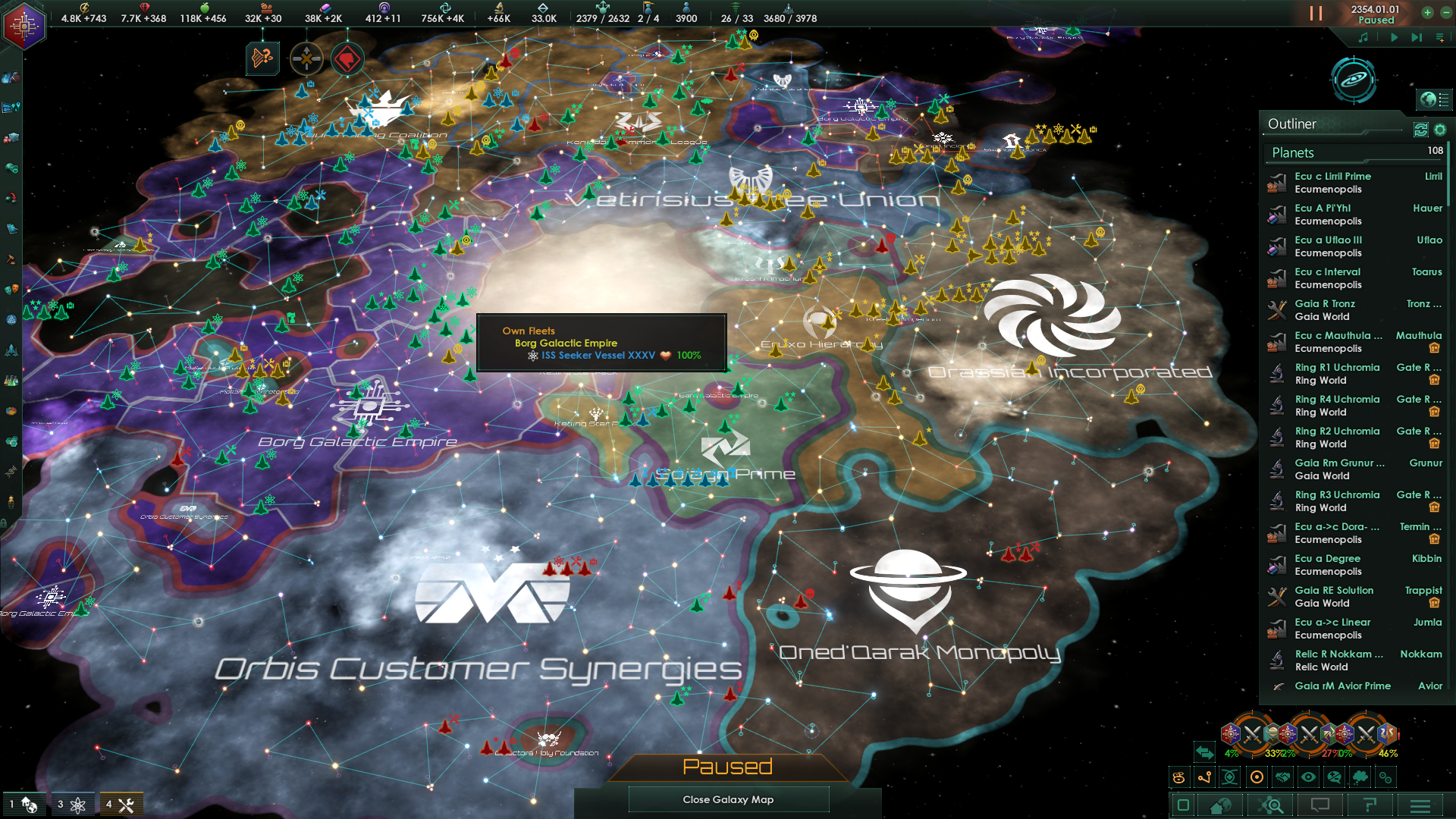Toggle the opinion chat map mode
Screen dimensions: 1456x819
pyautogui.click(x=1335, y=777)
